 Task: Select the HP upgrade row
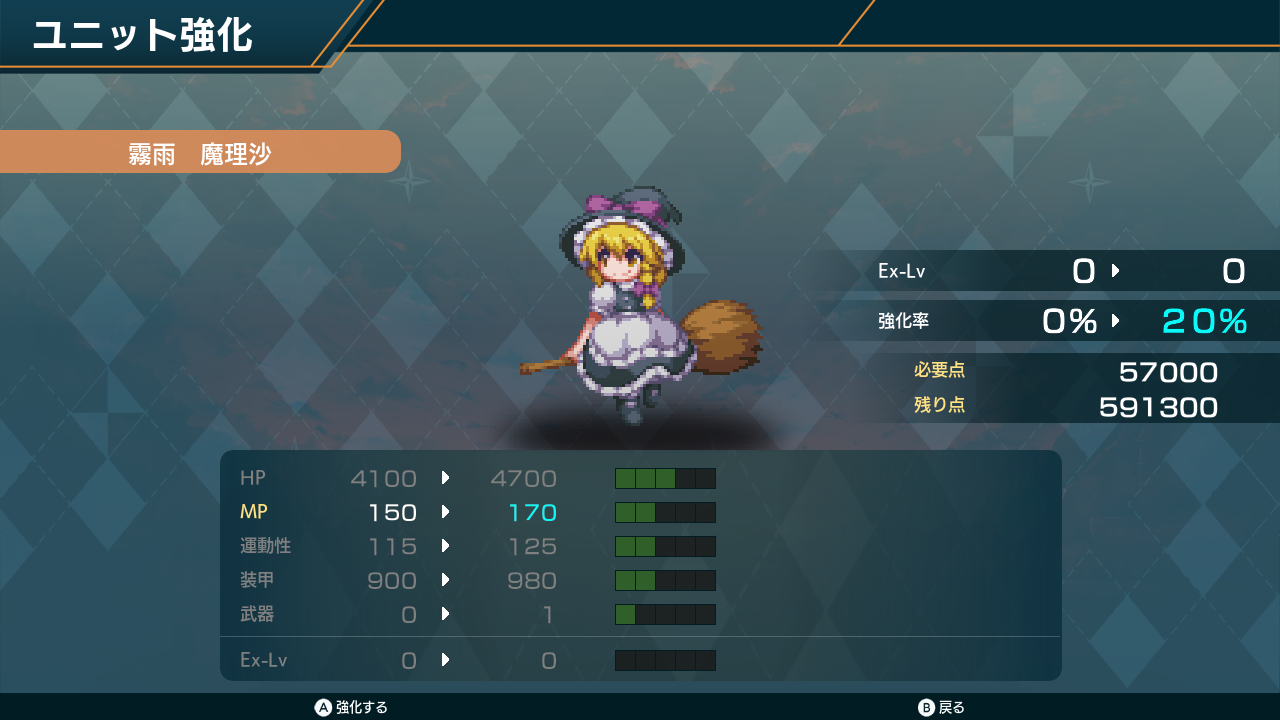pyautogui.click(x=477, y=478)
